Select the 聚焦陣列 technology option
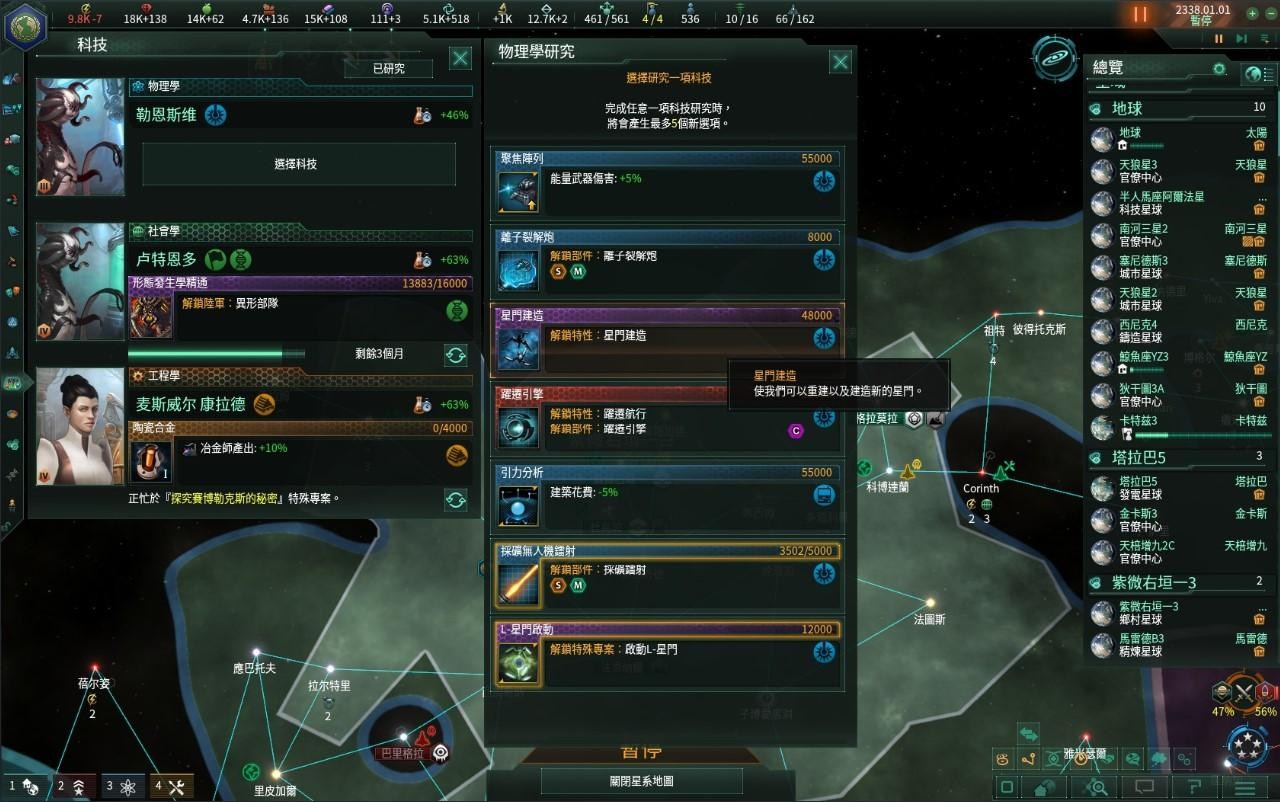Screen dimensions: 1280x802 point(667,182)
